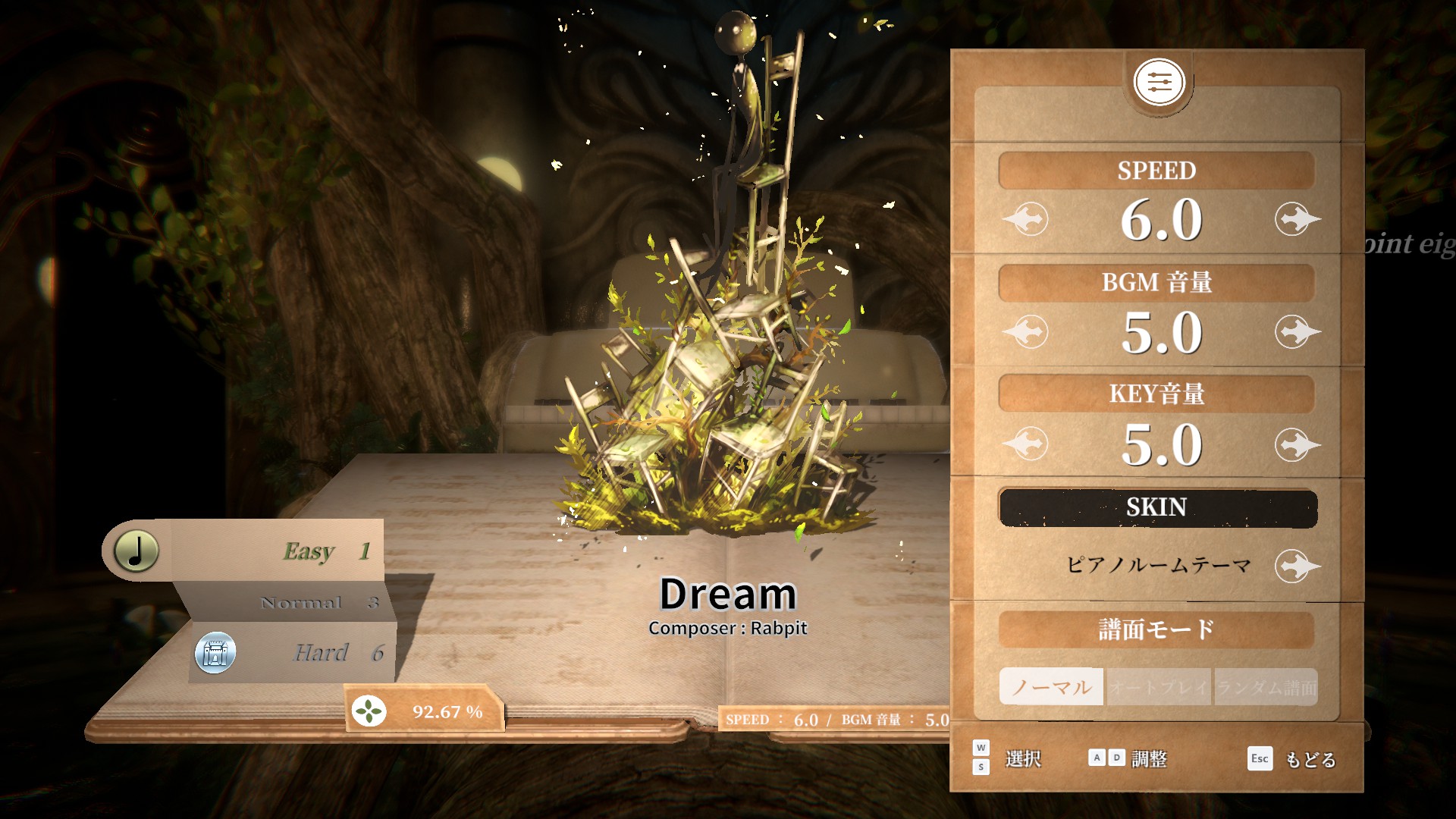Increase SPEED with the right arrow
This screenshot has width=1456, height=819.
(x=1297, y=219)
